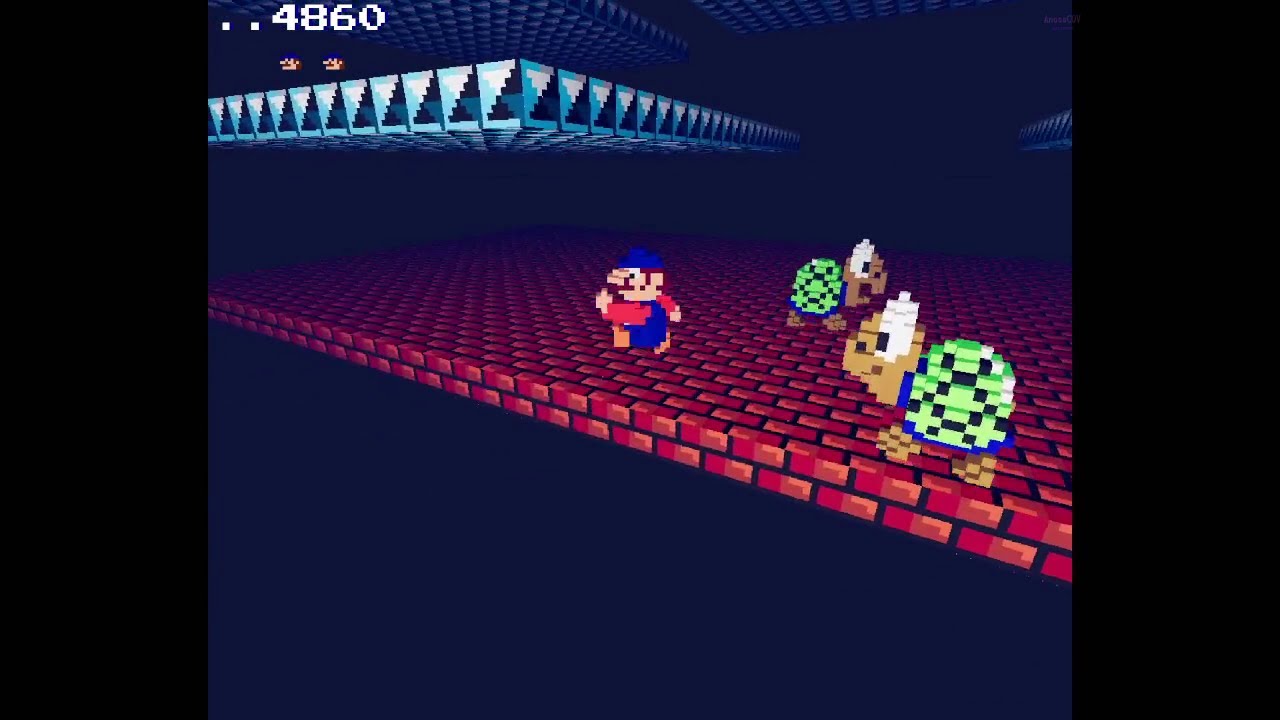The width and height of the screenshot is (1280, 720).
Task: Click the nearest green Koopa Troopa
Action: (x=955, y=390)
